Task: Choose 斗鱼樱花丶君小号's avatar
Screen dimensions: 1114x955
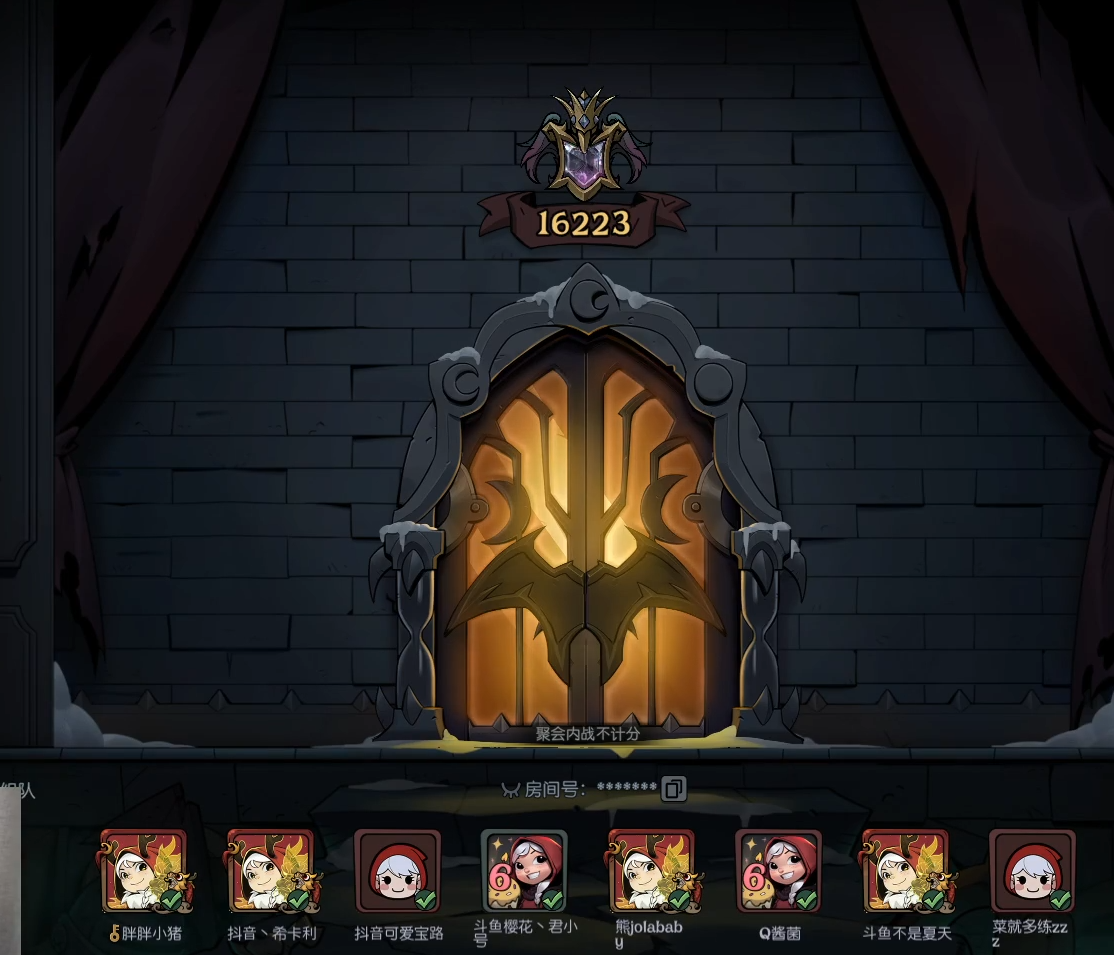Action: pyautogui.click(x=524, y=872)
